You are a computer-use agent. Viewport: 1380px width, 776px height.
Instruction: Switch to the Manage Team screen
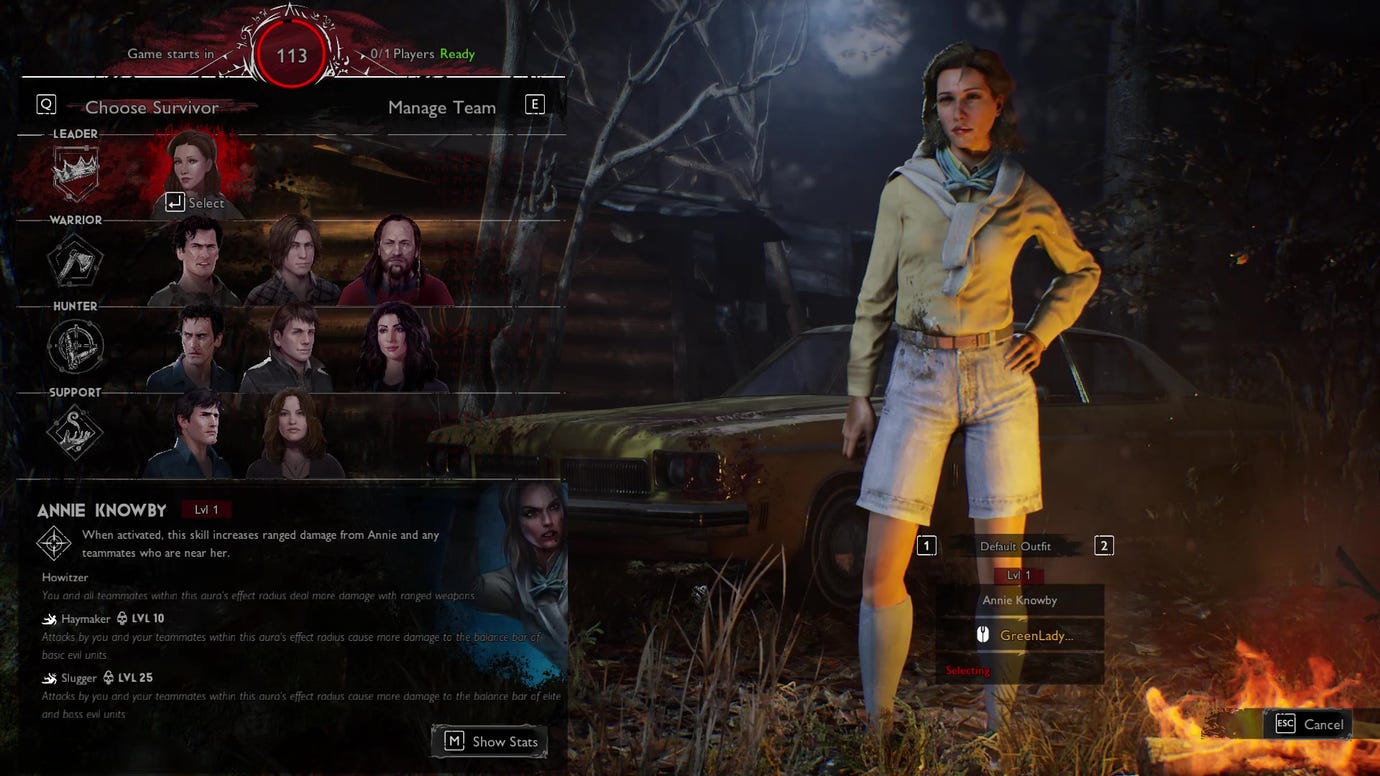pyautogui.click(x=441, y=107)
